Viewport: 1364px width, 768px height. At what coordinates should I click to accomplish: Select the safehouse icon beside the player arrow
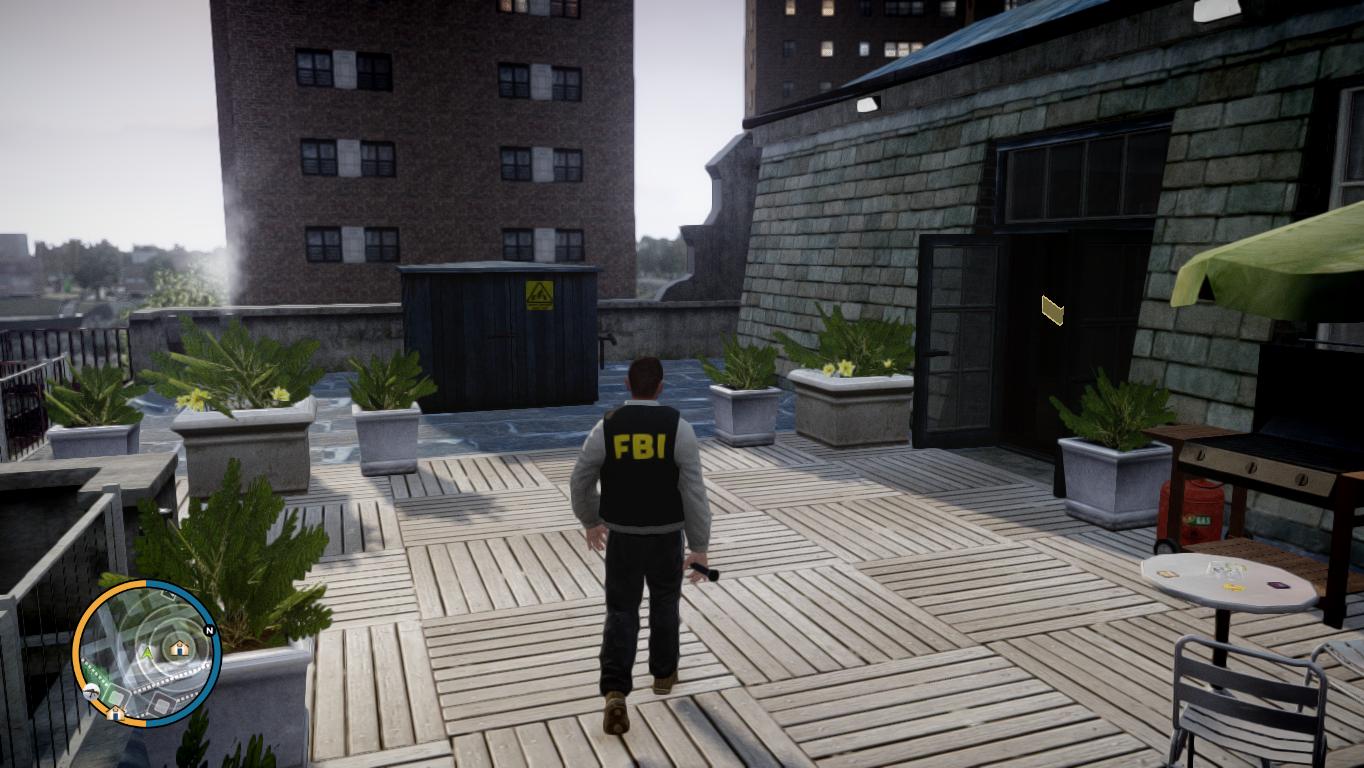[x=179, y=649]
